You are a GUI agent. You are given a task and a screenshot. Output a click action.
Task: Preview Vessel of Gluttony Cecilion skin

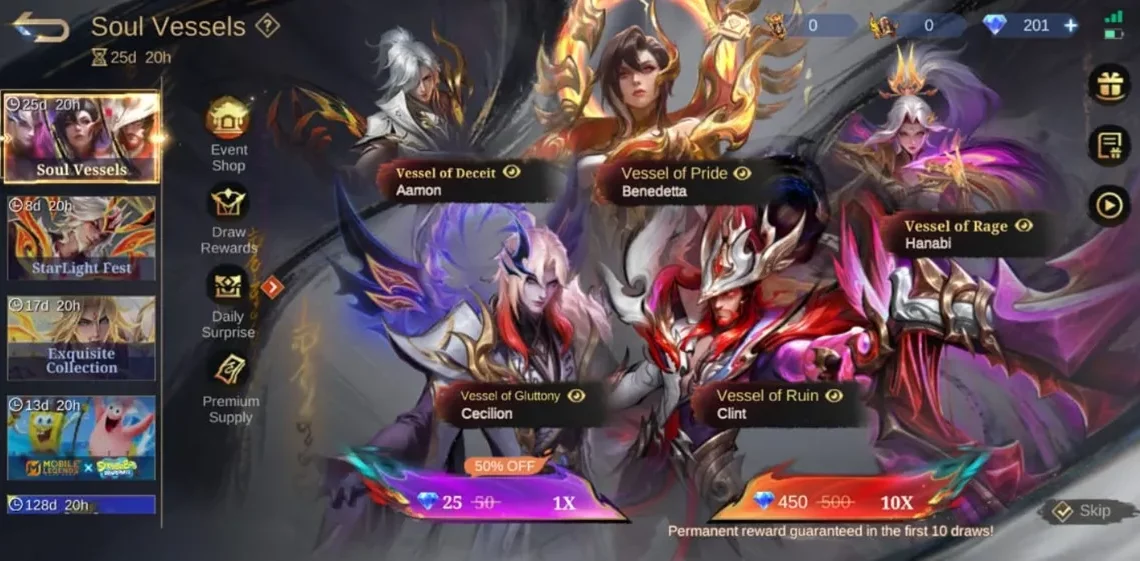coord(576,396)
